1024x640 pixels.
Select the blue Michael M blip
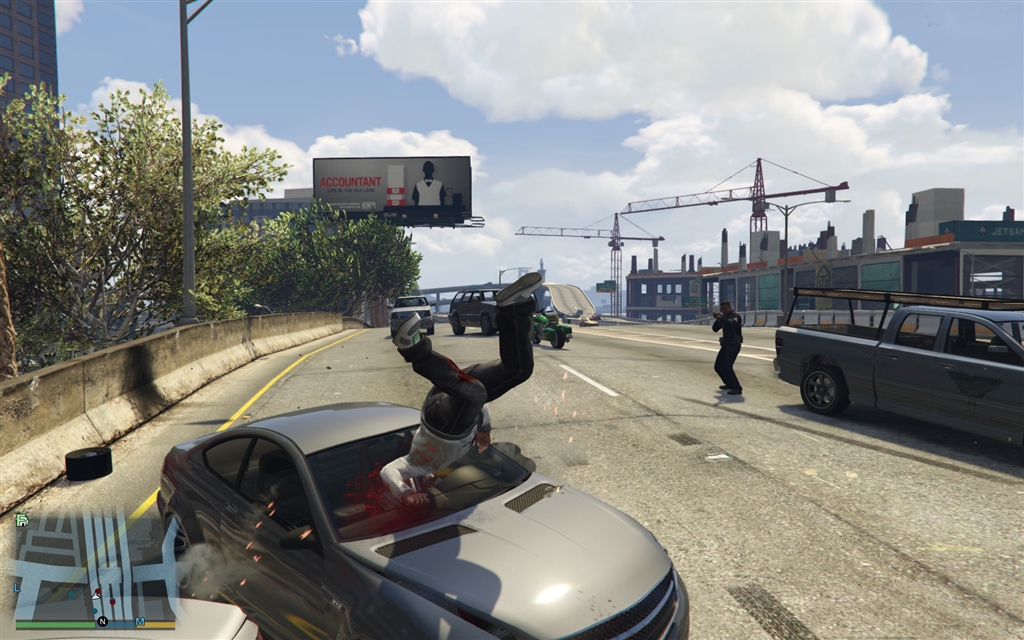[x=140, y=621]
